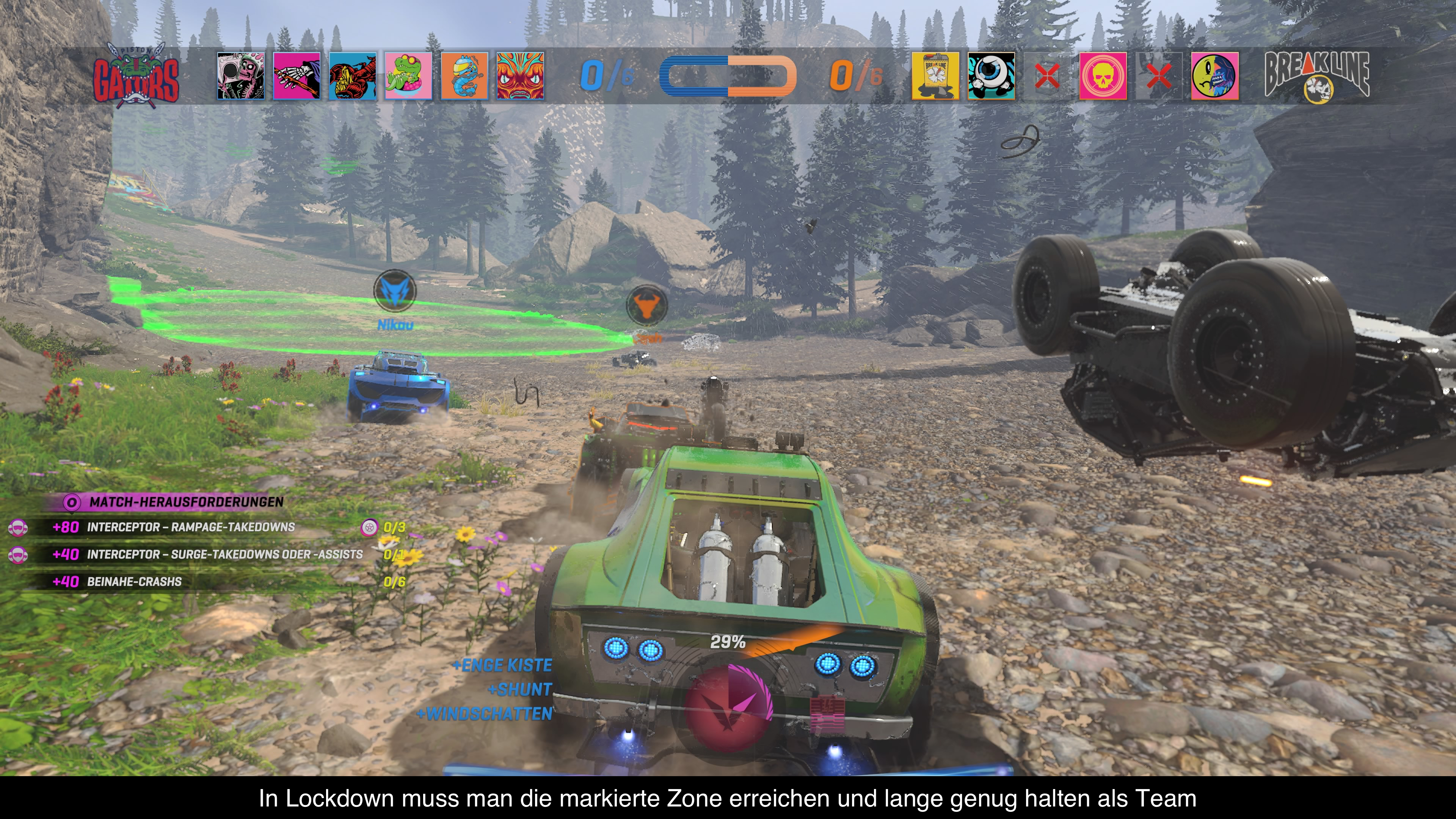Viewport: 1456px width, 819px height.
Task: Click Nikau's blue teammate marker
Action: [x=394, y=291]
